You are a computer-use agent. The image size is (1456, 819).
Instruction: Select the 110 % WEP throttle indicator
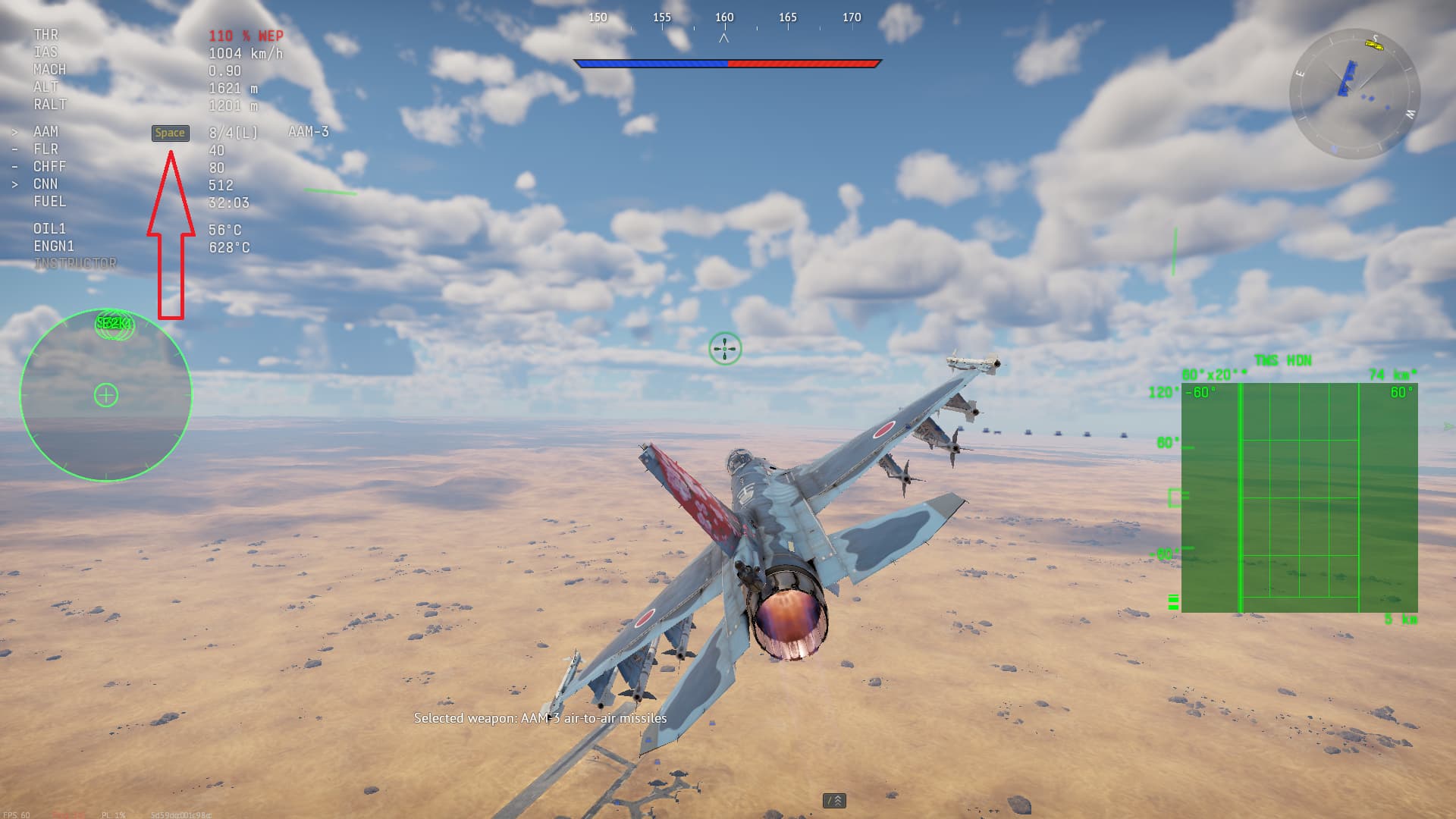[246, 34]
